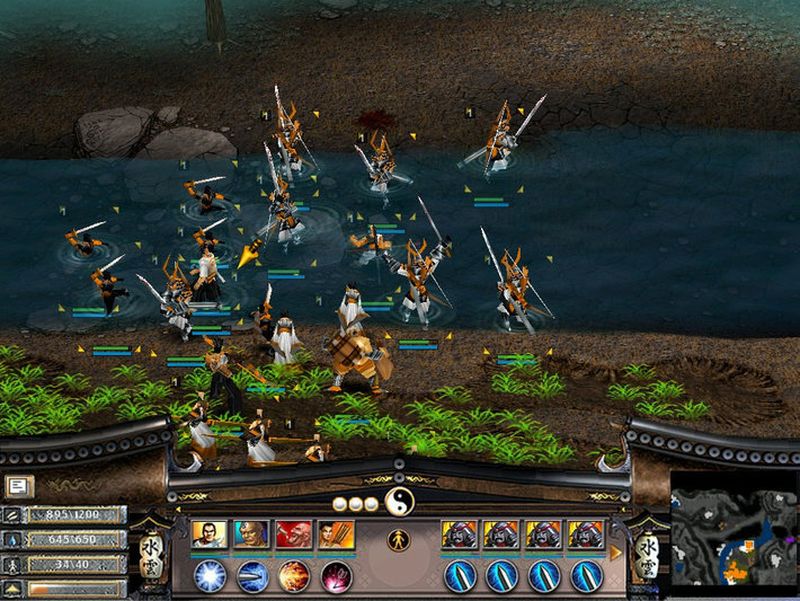
Task: Select the bald hero portrait with blue background
Action: click(x=252, y=535)
